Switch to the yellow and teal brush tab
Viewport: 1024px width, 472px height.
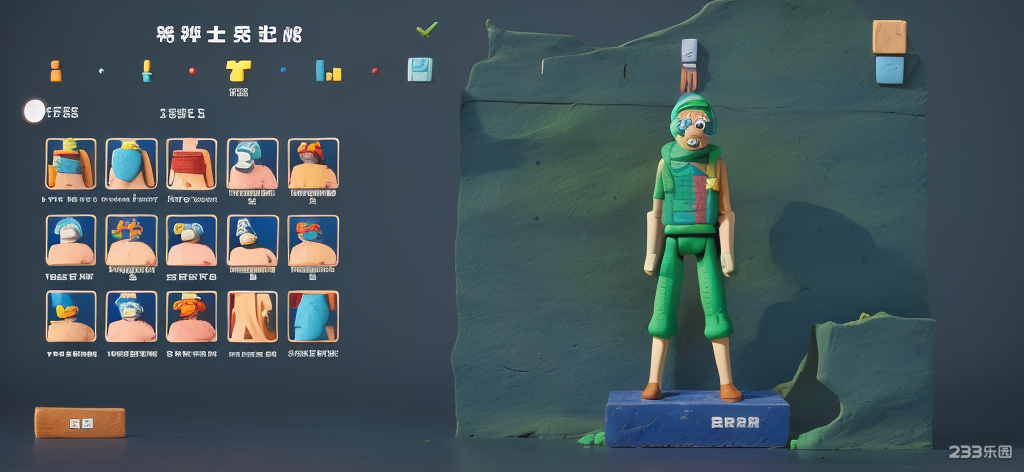(146, 70)
